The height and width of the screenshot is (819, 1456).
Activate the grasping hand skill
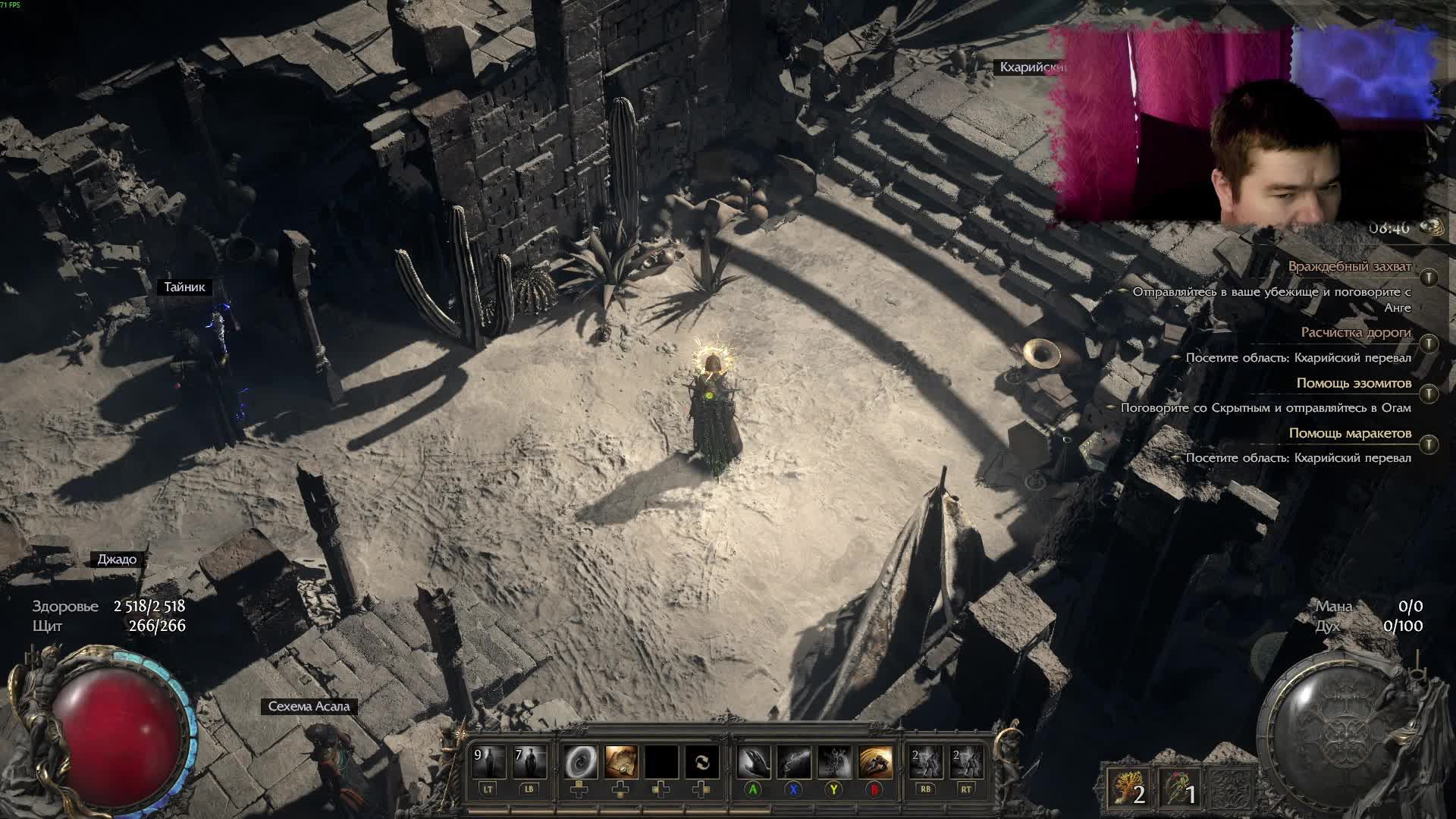click(753, 762)
